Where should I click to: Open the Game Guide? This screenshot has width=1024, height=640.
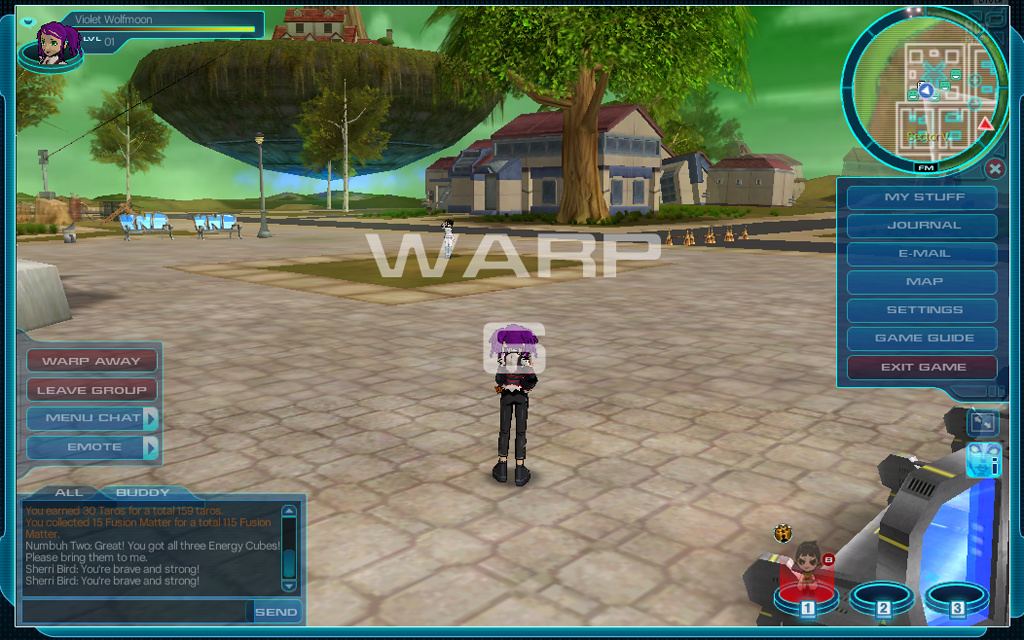click(922, 338)
